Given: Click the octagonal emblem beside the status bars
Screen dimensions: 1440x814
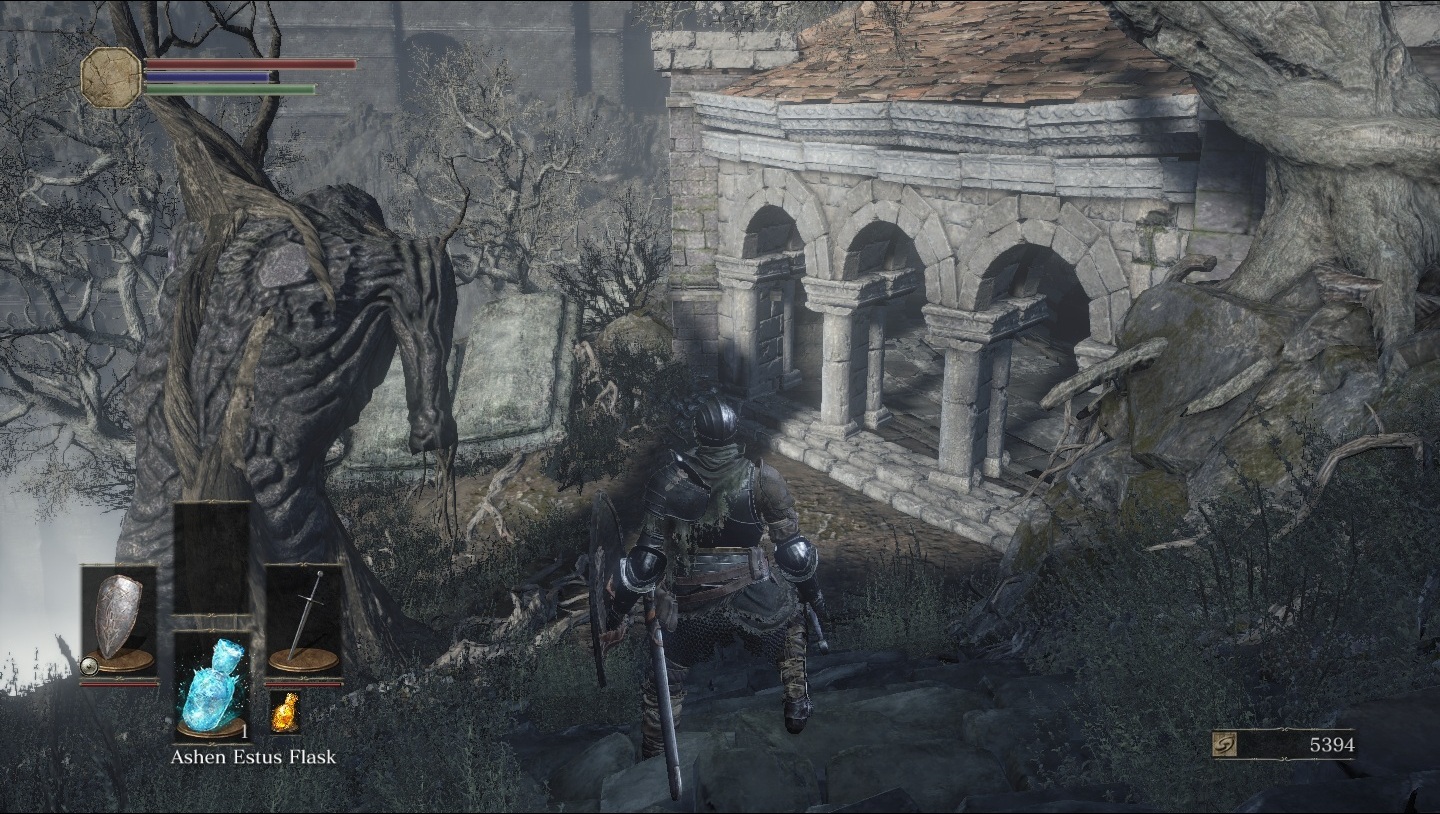Looking at the screenshot, I should click(111, 77).
